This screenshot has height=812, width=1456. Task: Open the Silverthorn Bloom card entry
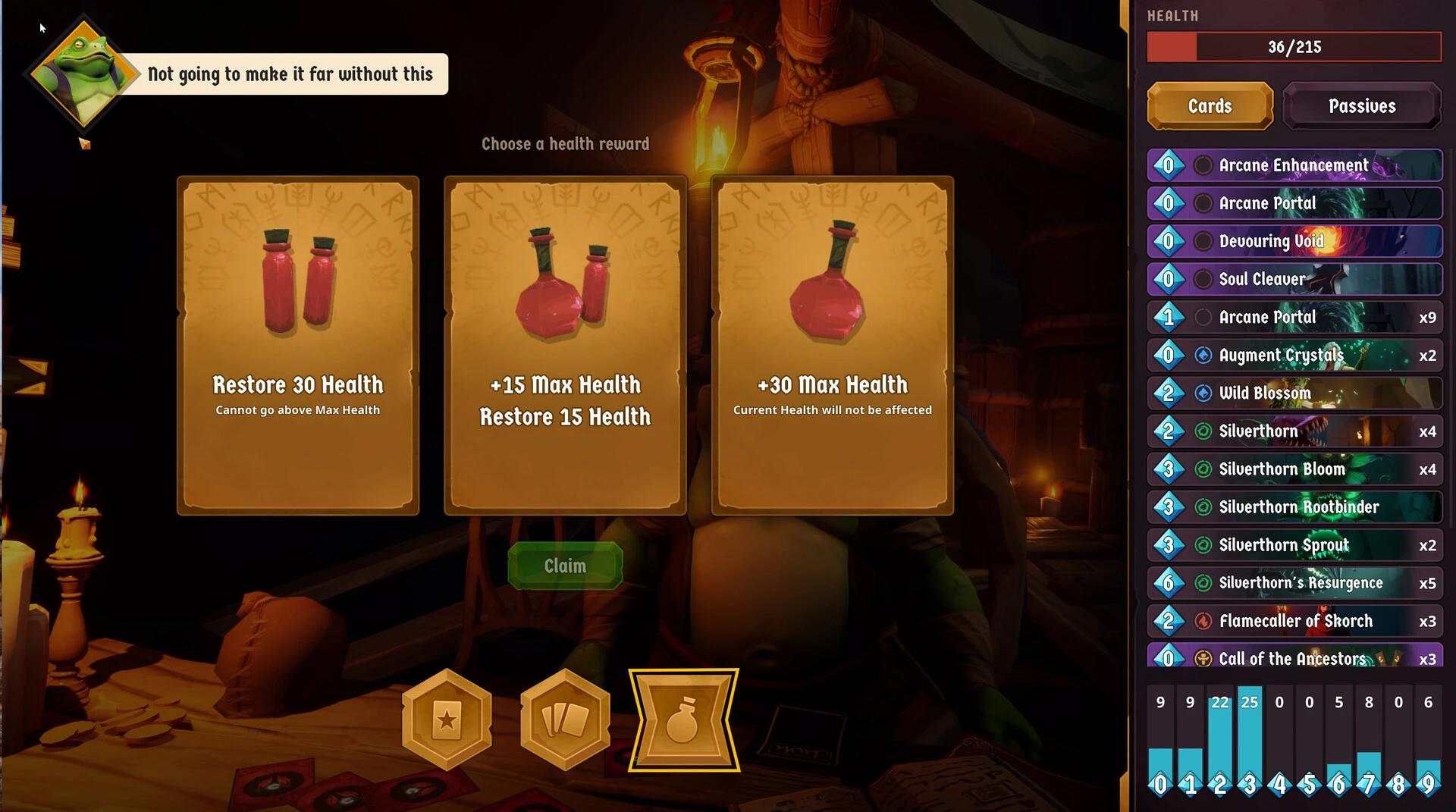click(1294, 469)
